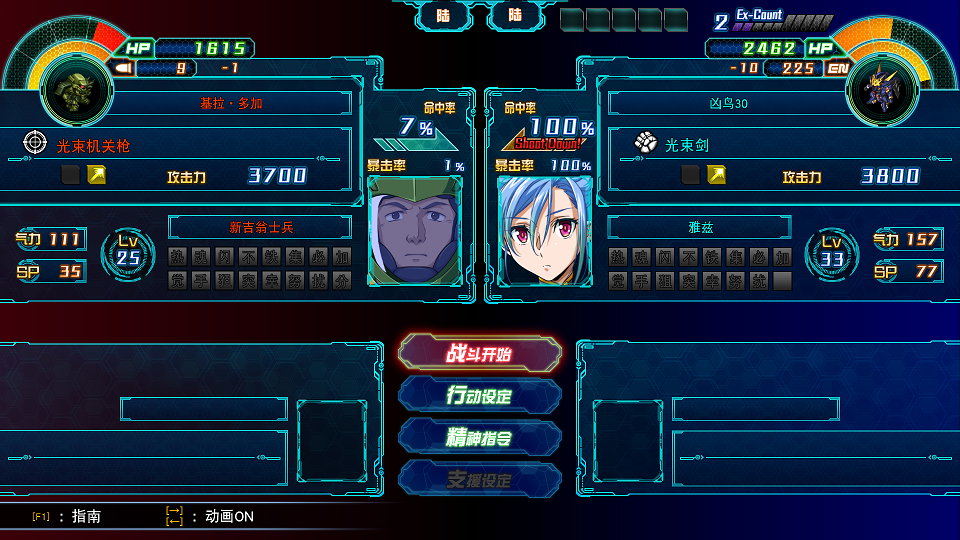Start the battle with 战斗开始
The image size is (960, 540).
(479, 353)
